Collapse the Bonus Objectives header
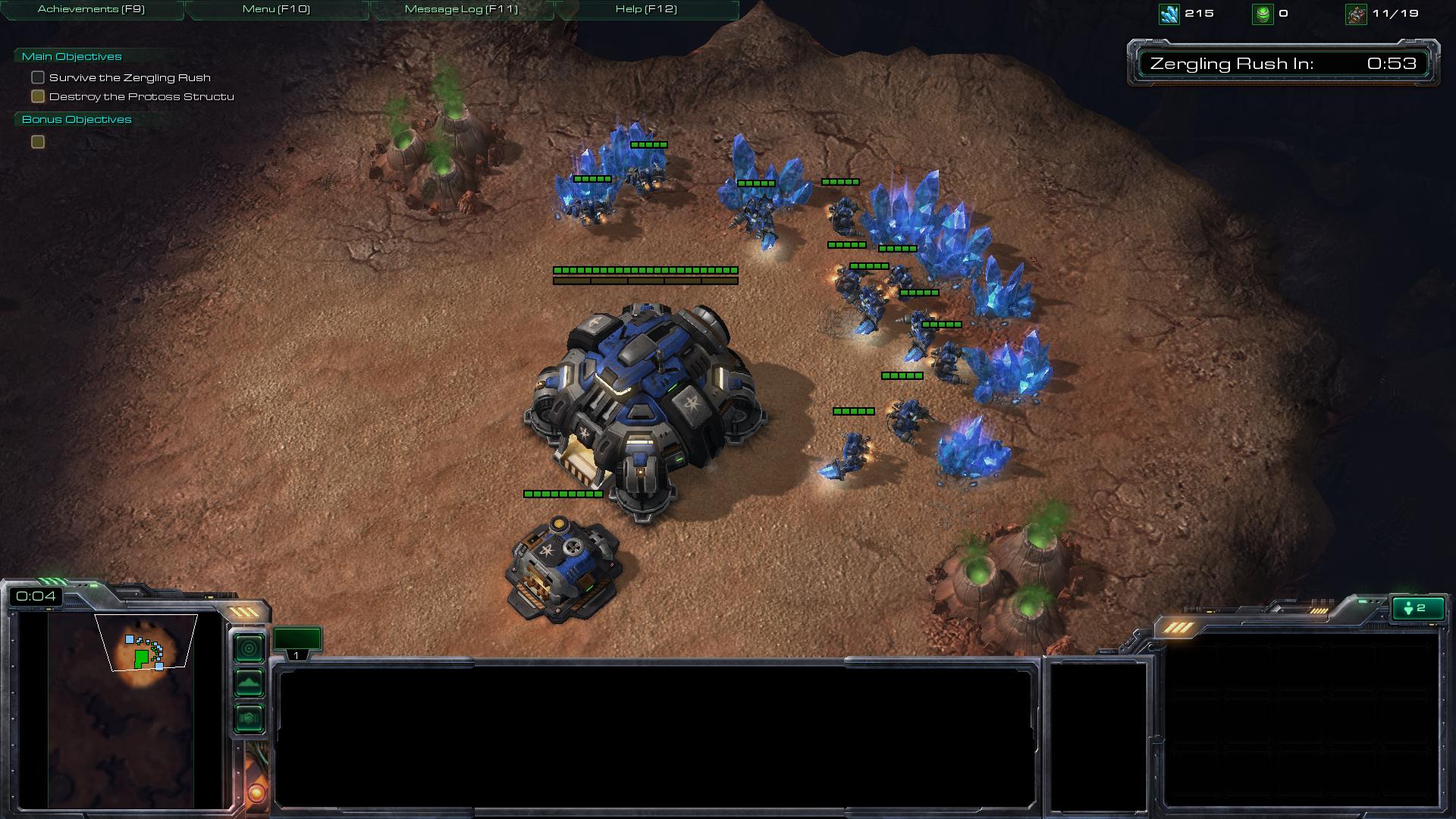The width and height of the screenshot is (1456, 819). [x=77, y=119]
